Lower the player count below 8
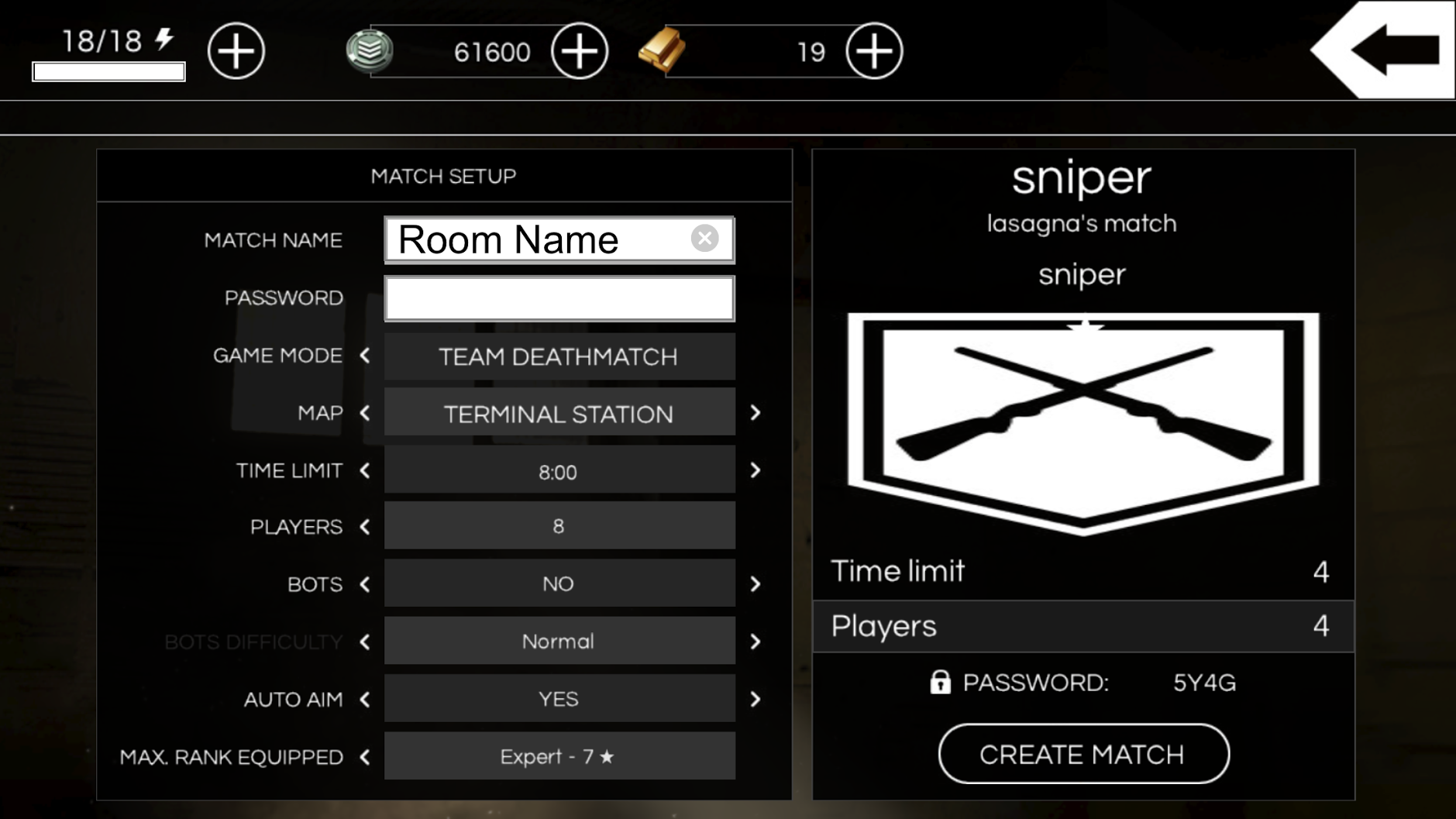Image resolution: width=1456 pixels, height=819 pixels. coord(365,527)
